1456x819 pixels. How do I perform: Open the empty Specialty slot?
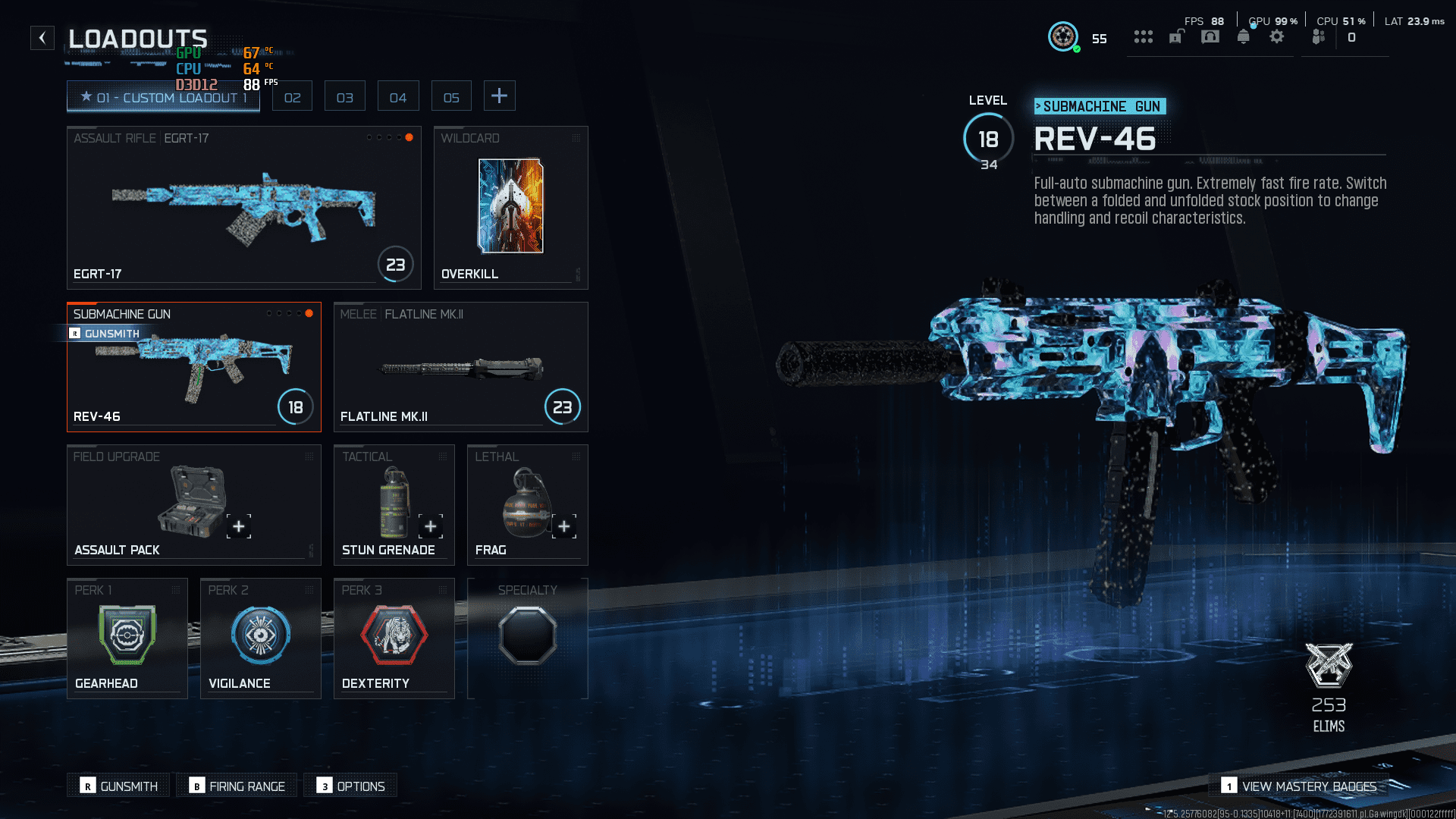[x=527, y=639]
